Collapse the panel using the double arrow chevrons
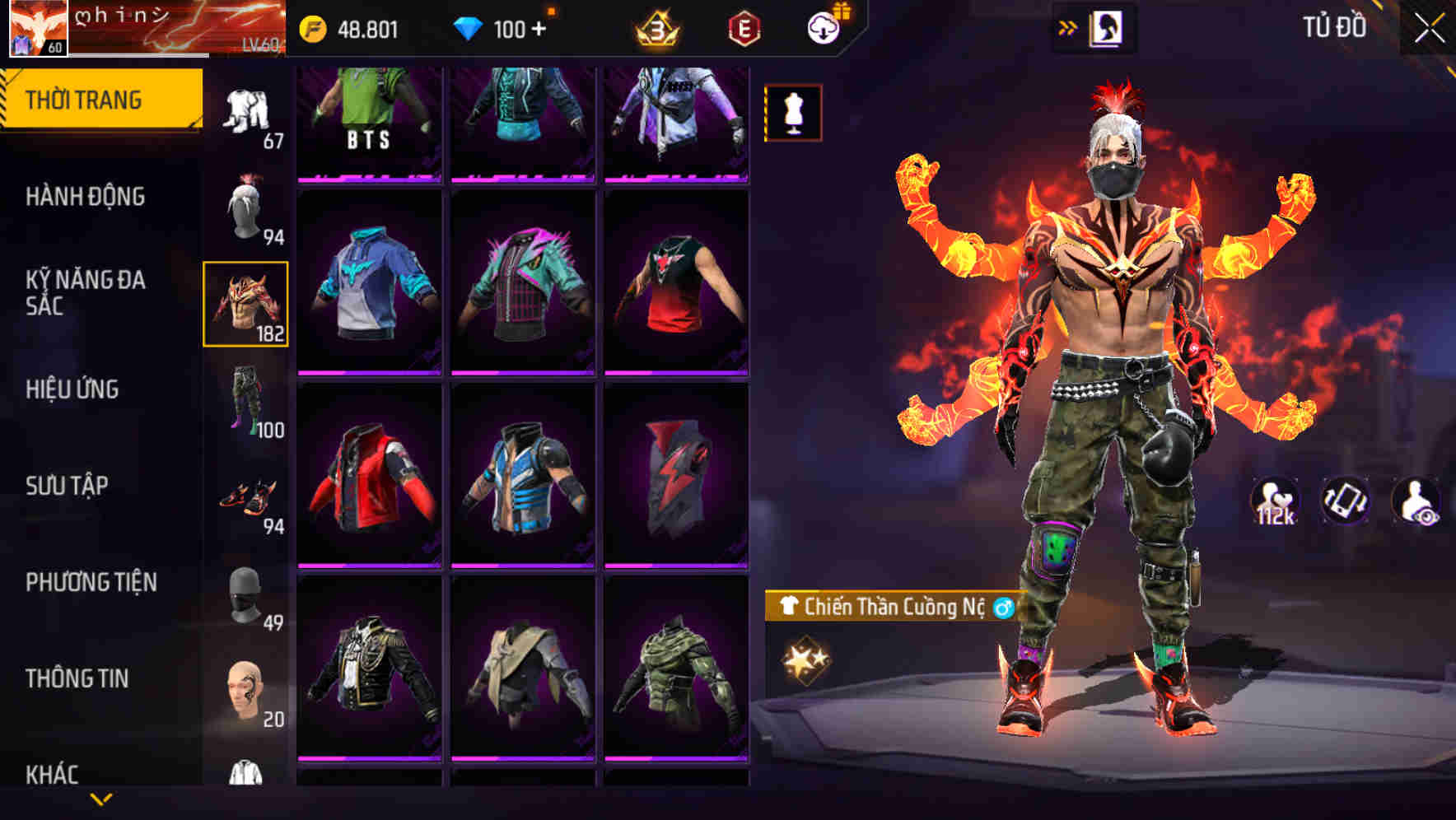Viewport: 1456px width, 820px height. (1066, 26)
